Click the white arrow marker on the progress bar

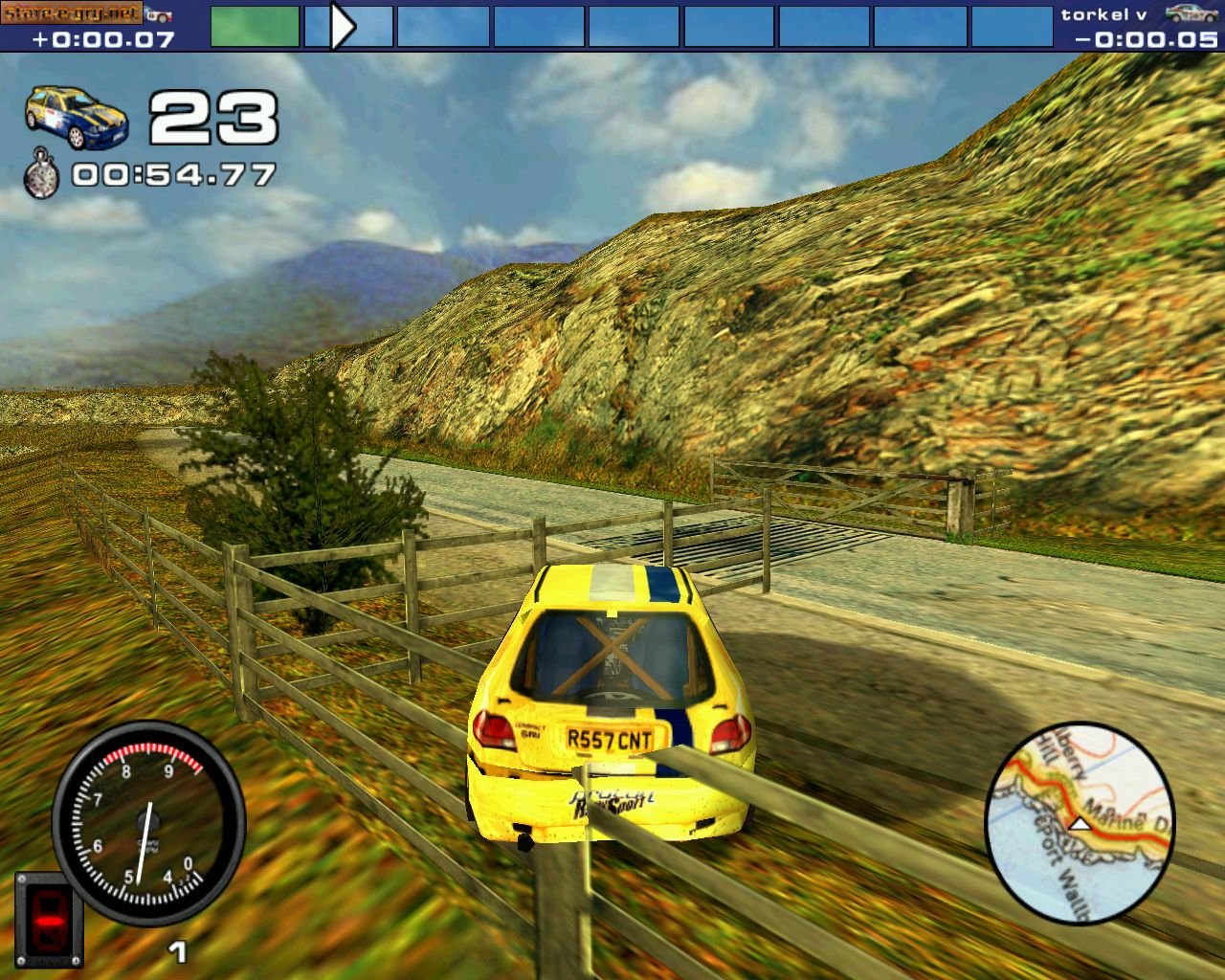(342, 25)
